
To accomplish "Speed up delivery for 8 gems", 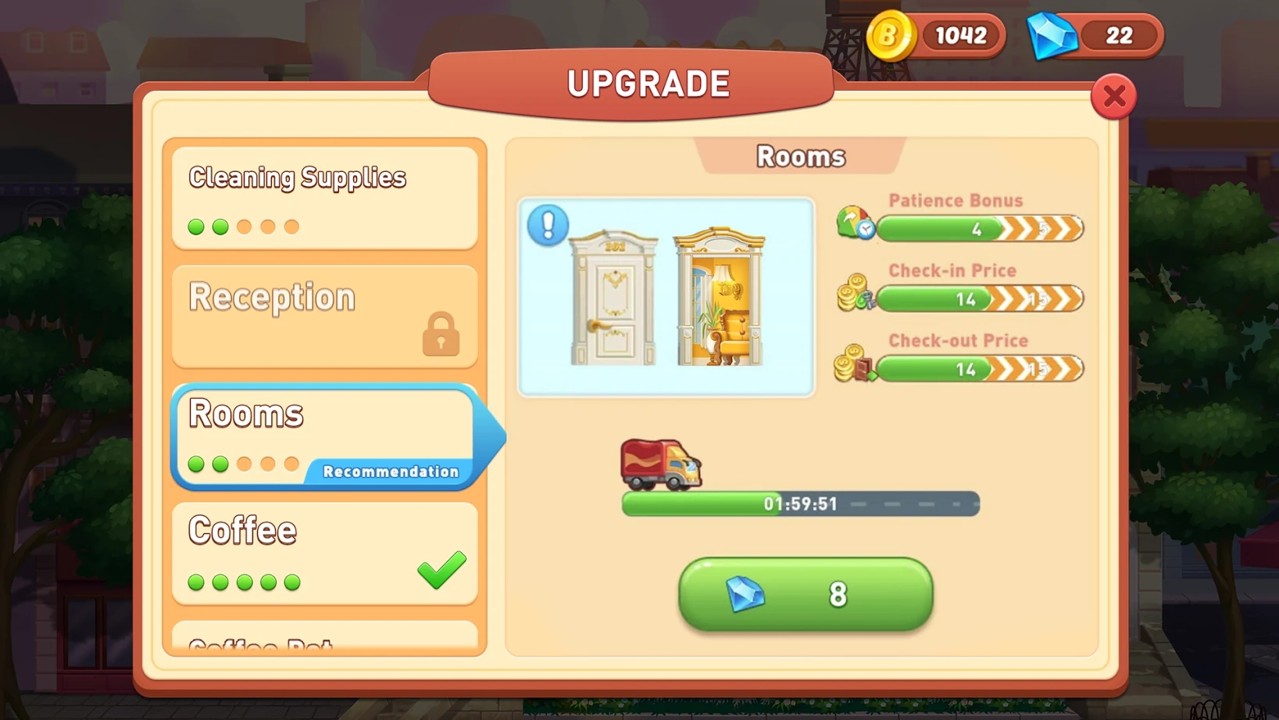I will coord(805,594).
